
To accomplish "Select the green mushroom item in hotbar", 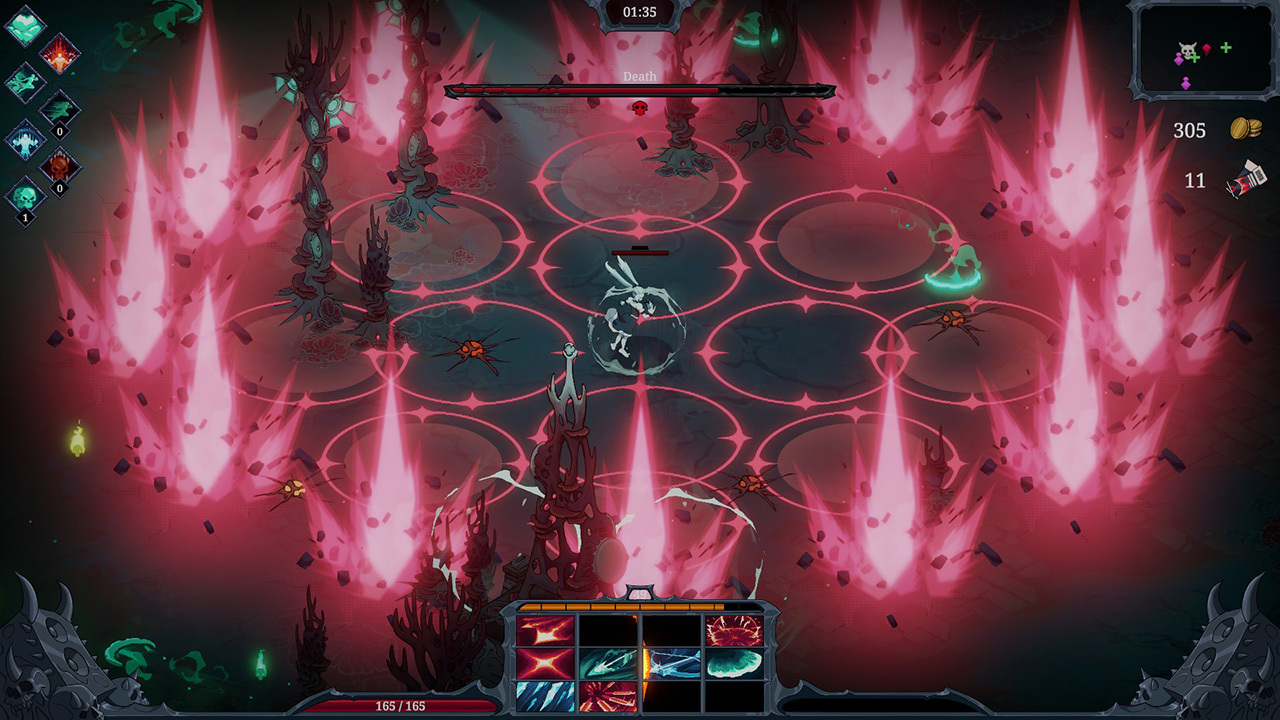I will point(734,664).
